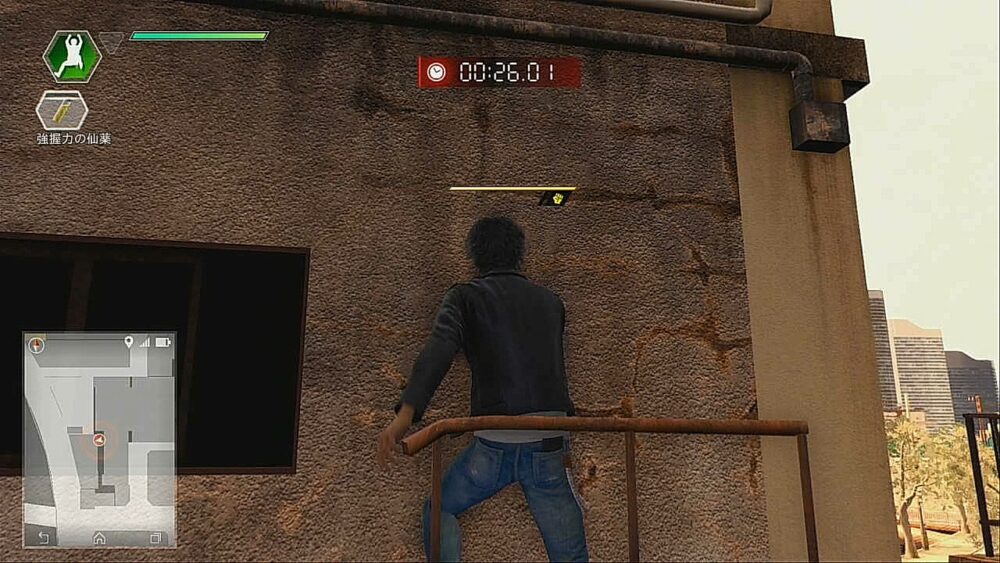Image resolution: width=1000 pixels, height=563 pixels.
Task: Select the red player marker on the minimap
Action: (x=99, y=439)
